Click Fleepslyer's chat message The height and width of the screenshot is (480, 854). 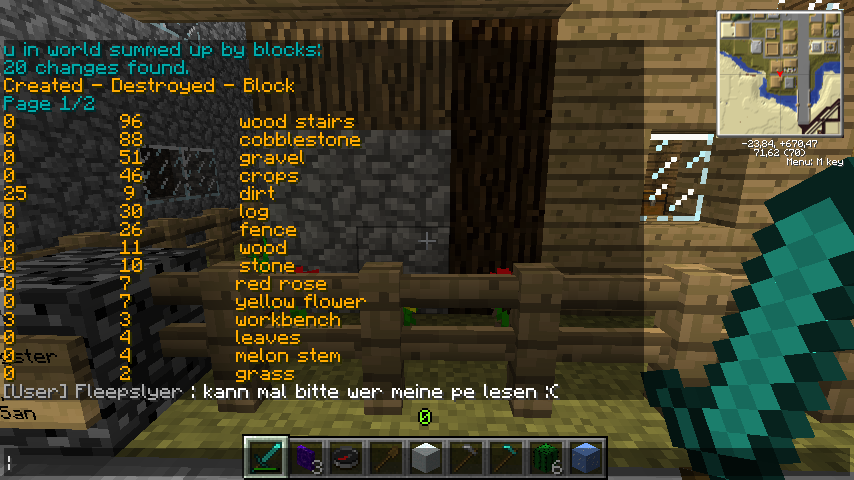point(280,392)
